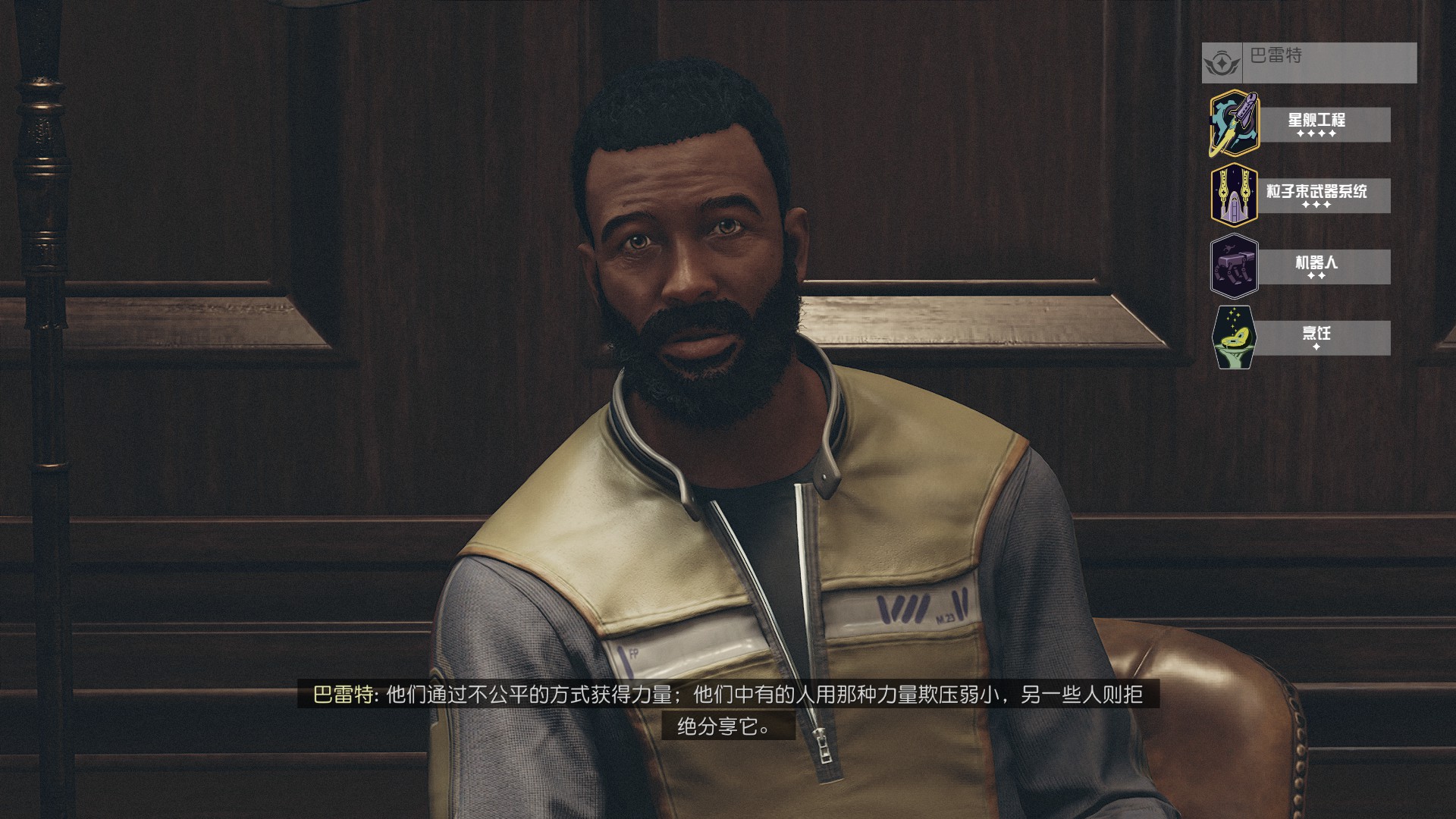Click the 星舰工程 starship engineering skill
The width and height of the screenshot is (1456, 819).
tap(1316, 124)
